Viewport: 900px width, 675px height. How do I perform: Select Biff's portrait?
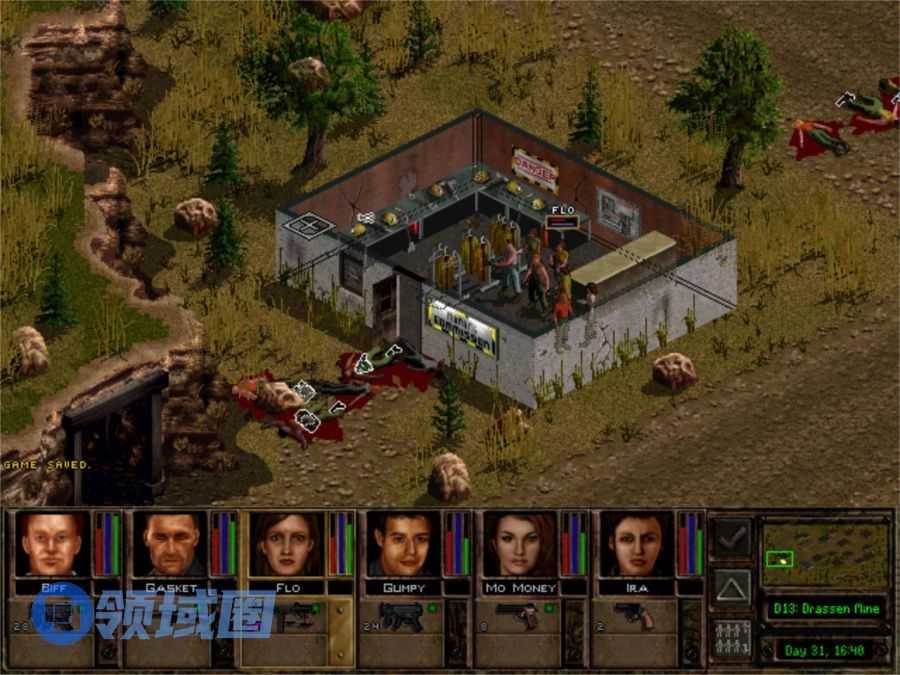[52, 544]
